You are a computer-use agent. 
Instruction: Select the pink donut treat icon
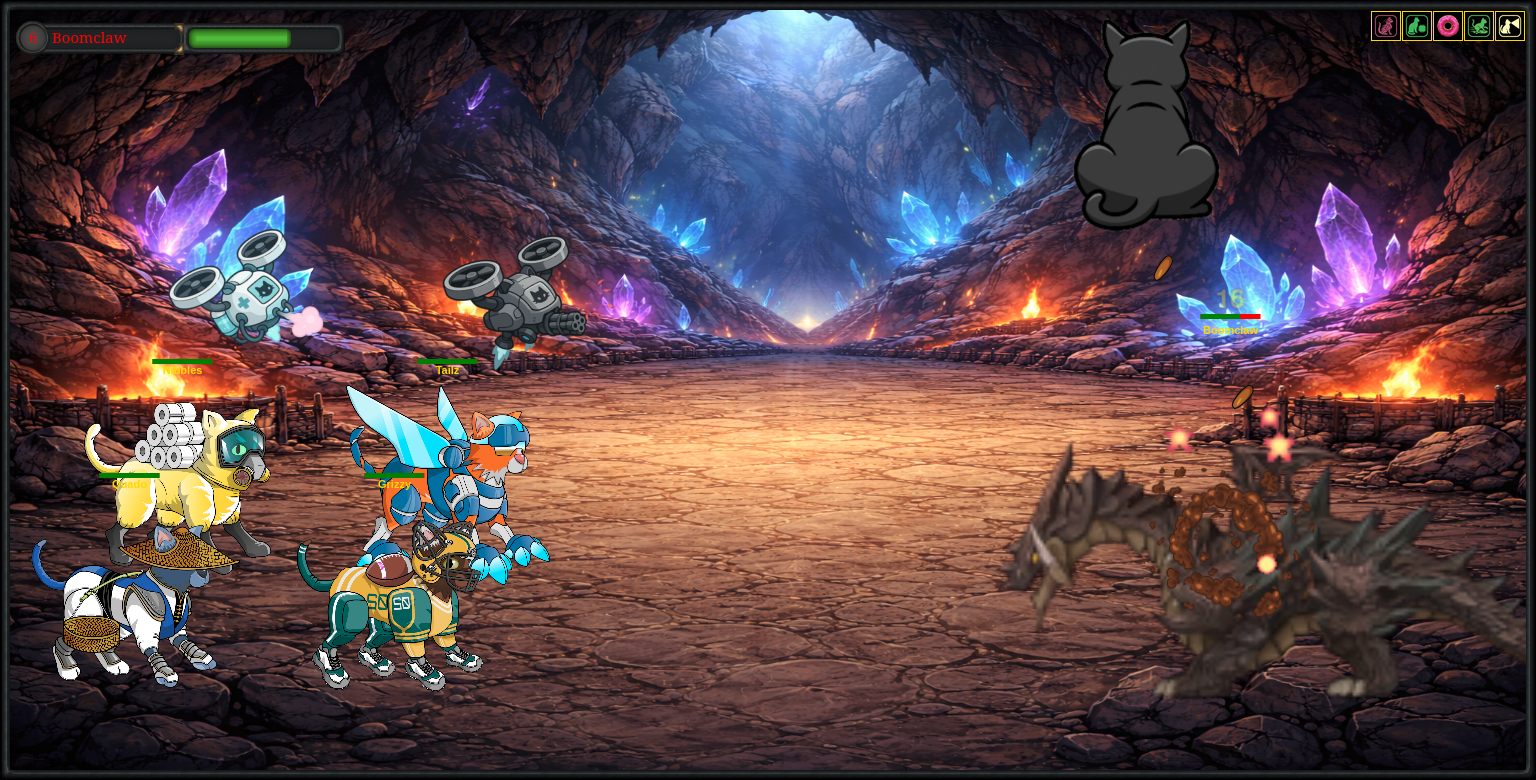[x=1447, y=26]
